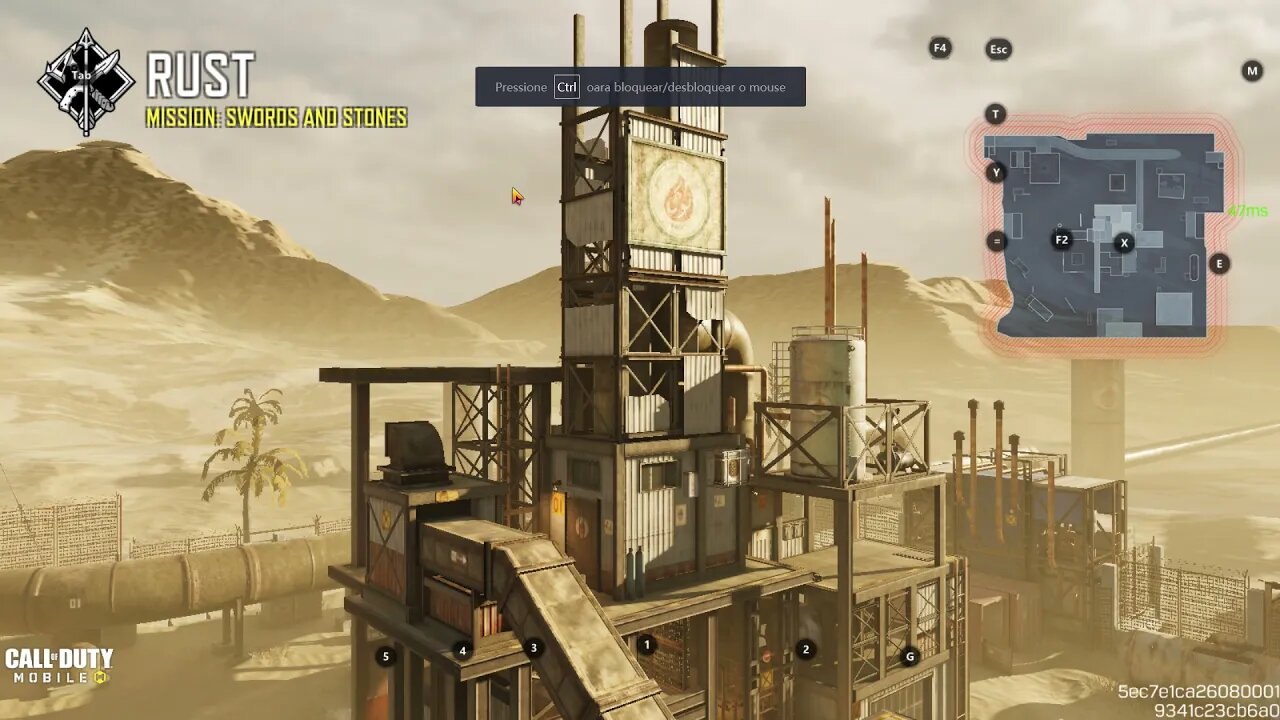Open the Rust minimap

point(1104,235)
